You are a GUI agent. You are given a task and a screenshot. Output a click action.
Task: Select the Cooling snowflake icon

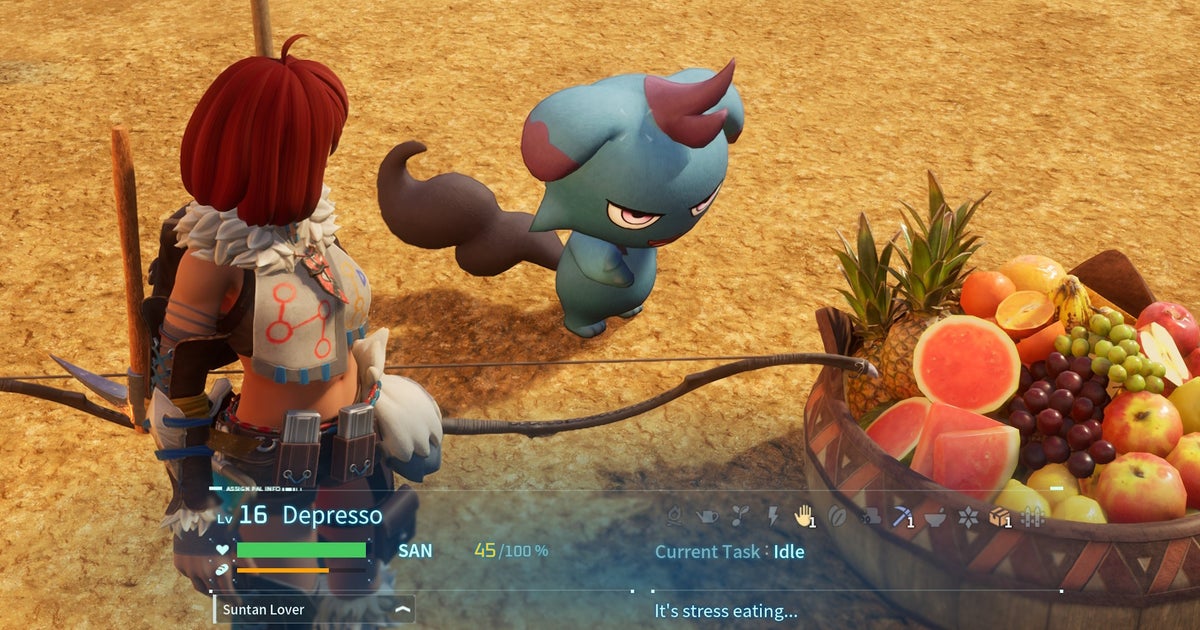tap(967, 516)
